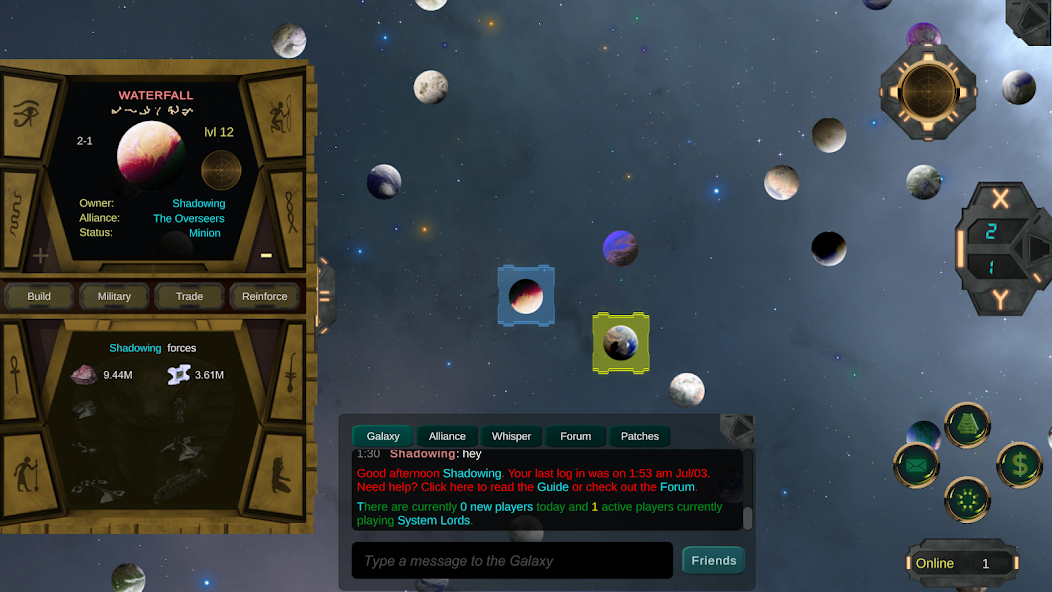
Task: View the Patches tab
Action: [639, 436]
